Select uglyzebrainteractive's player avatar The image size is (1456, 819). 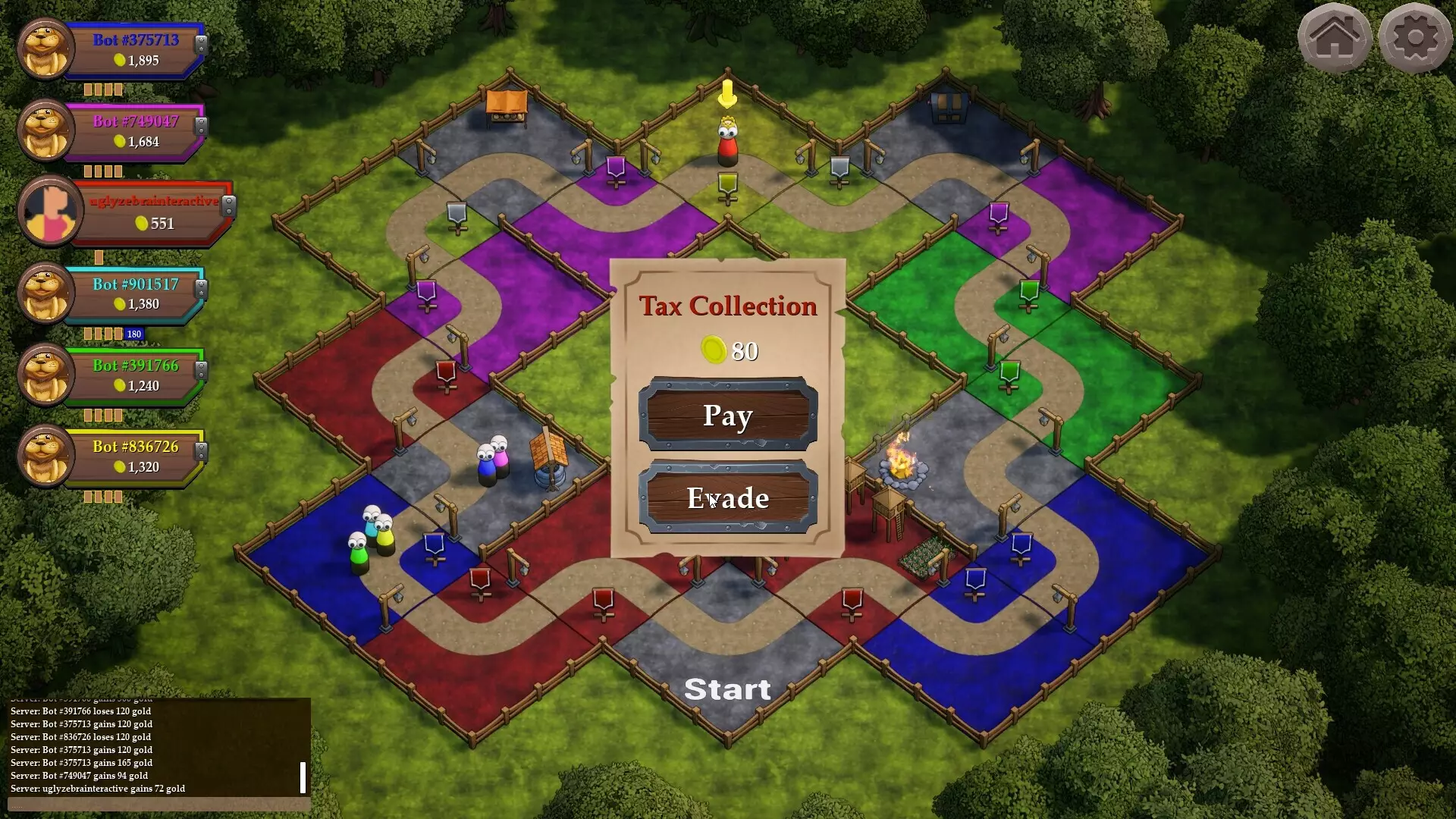coord(49,211)
